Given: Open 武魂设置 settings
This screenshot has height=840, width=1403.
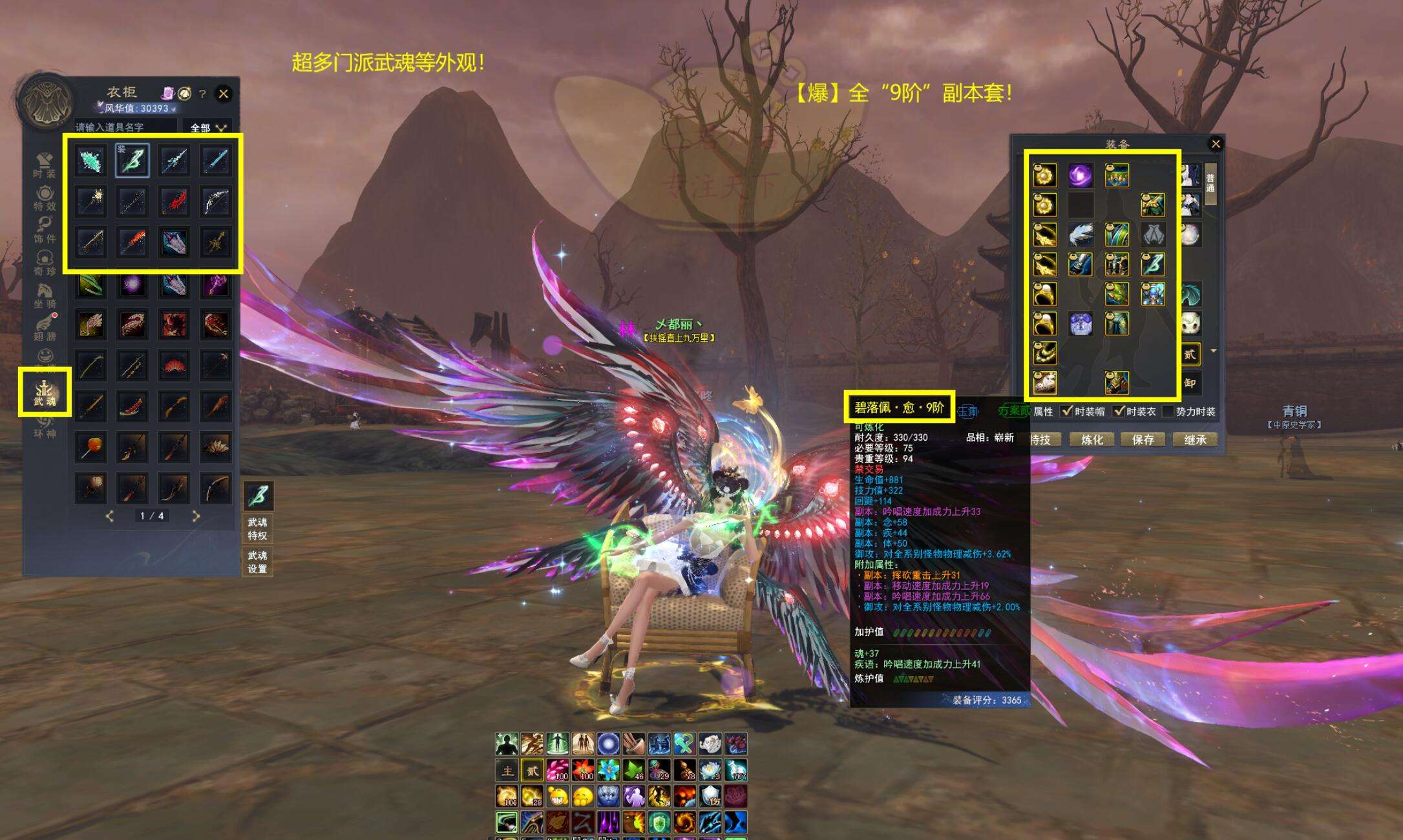Looking at the screenshot, I should click(257, 562).
